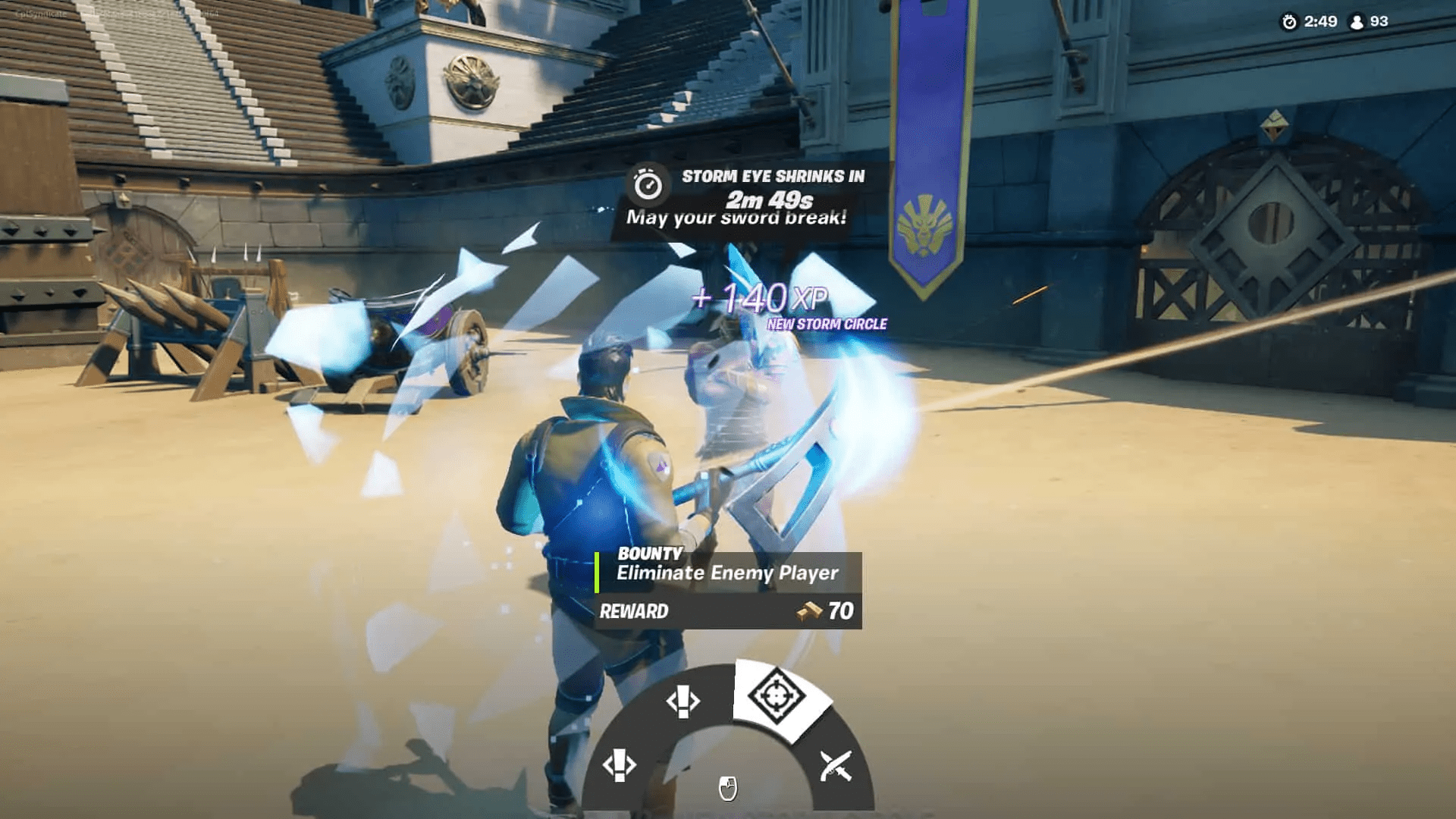Click the stopwatch icon on the Storm Eye banner
This screenshot has height=819, width=1456.
(647, 182)
